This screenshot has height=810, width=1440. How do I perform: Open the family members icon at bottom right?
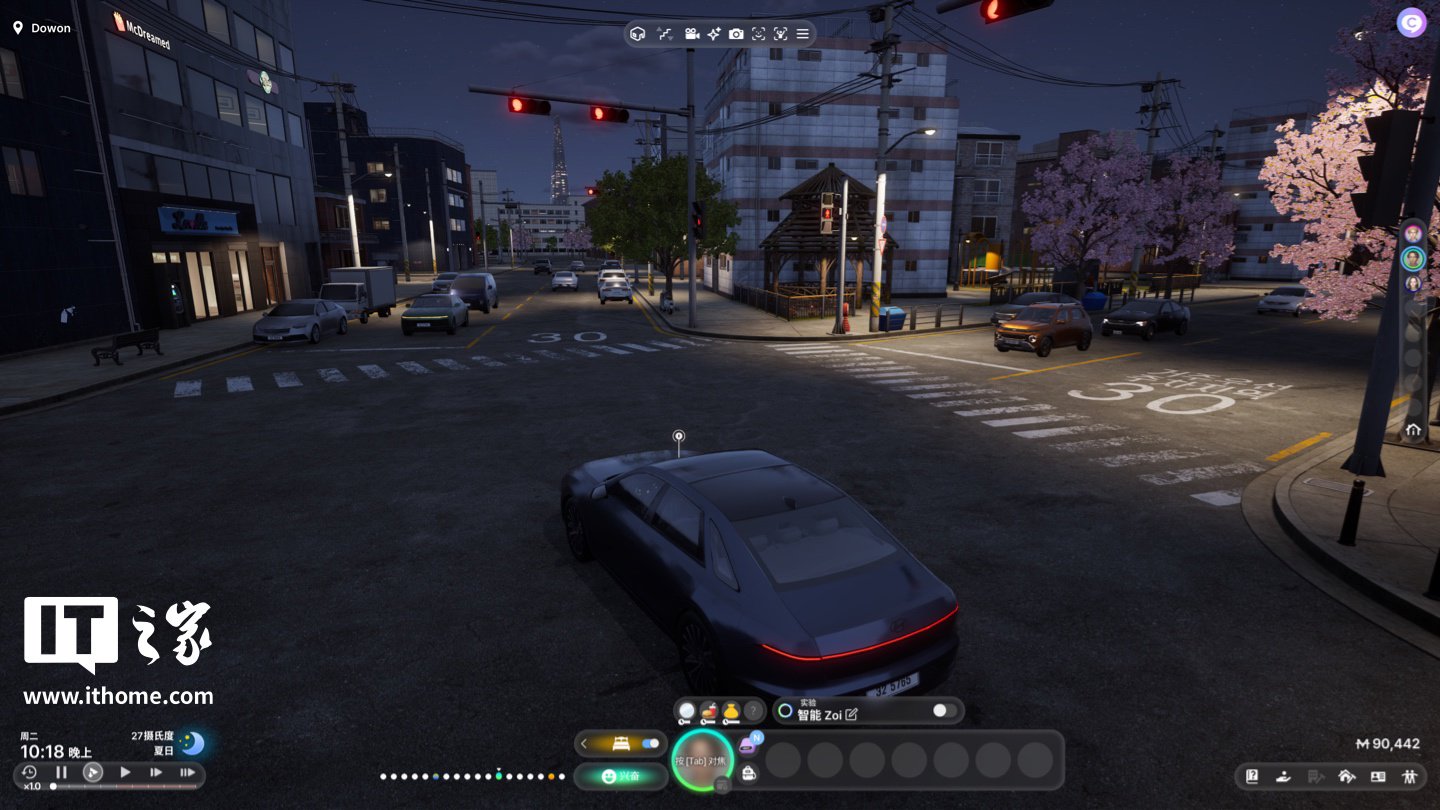point(1410,776)
